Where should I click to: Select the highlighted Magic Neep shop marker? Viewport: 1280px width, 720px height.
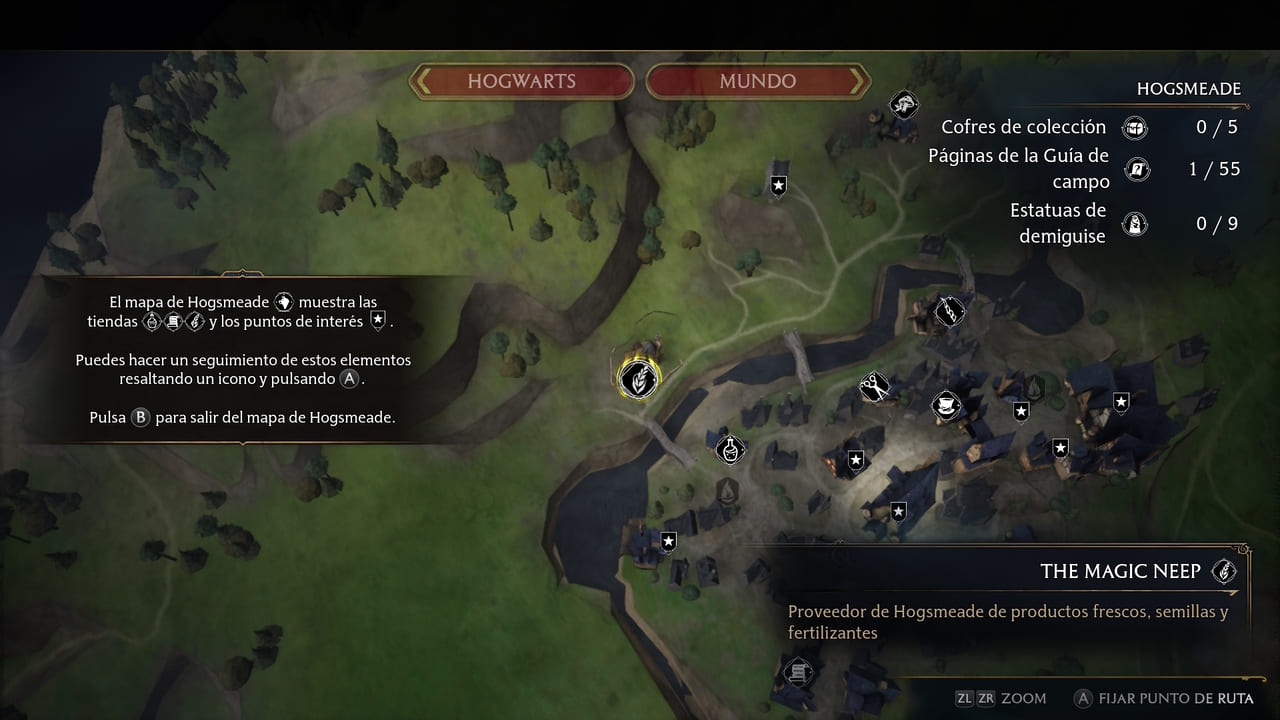(x=638, y=378)
